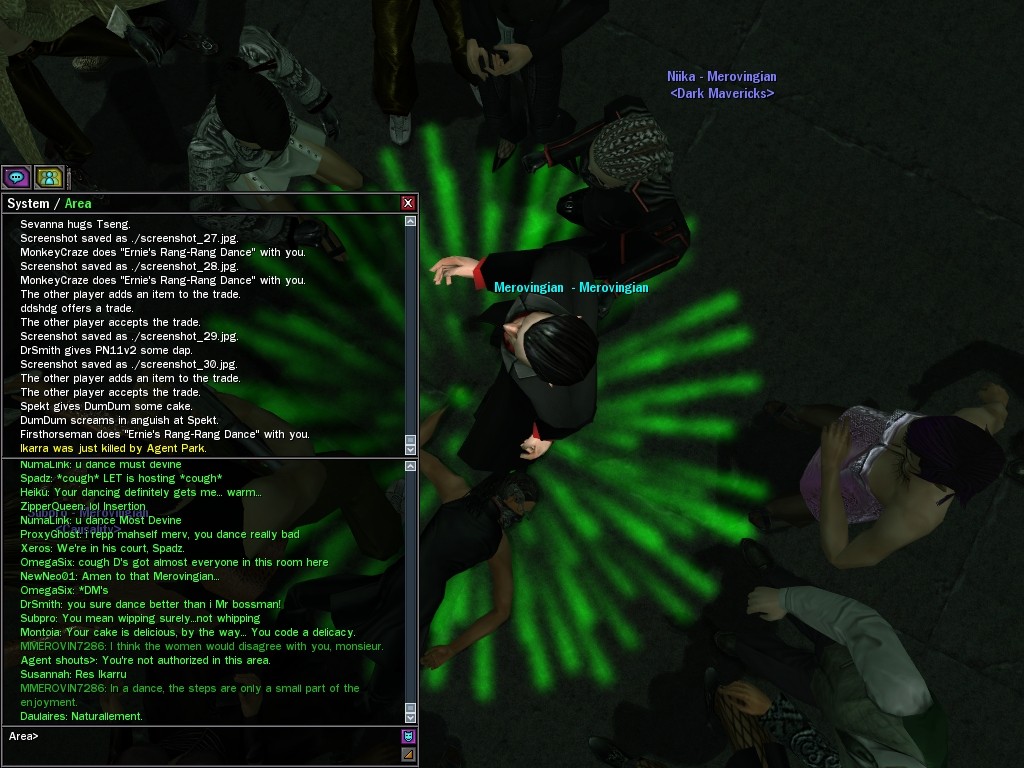The image size is (1024, 768).
Task: Click the system log scroll-up arrow
Action: [410, 221]
